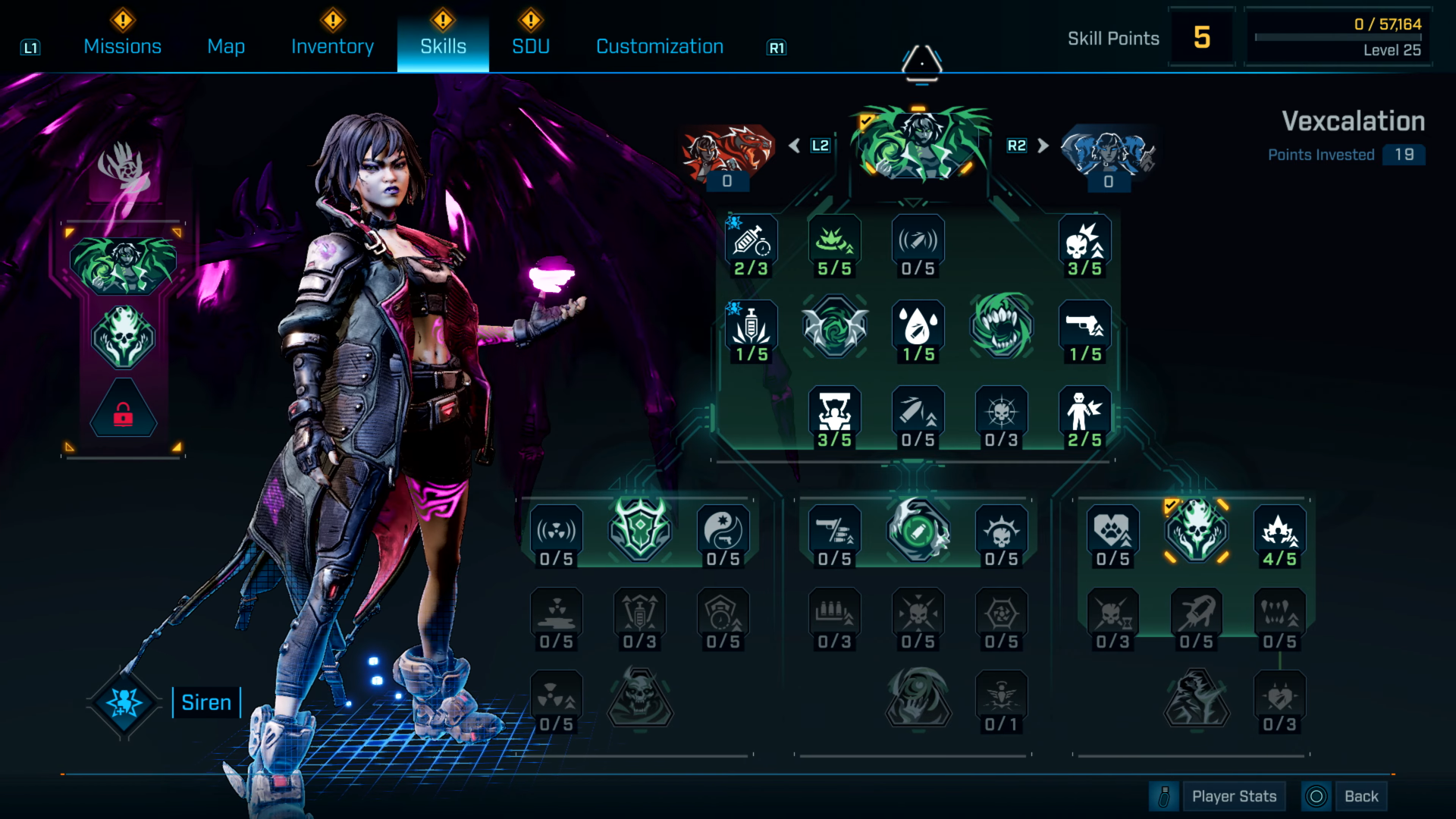Open the Customization tab
The image size is (1456, 819).
(x=659, y=46)
